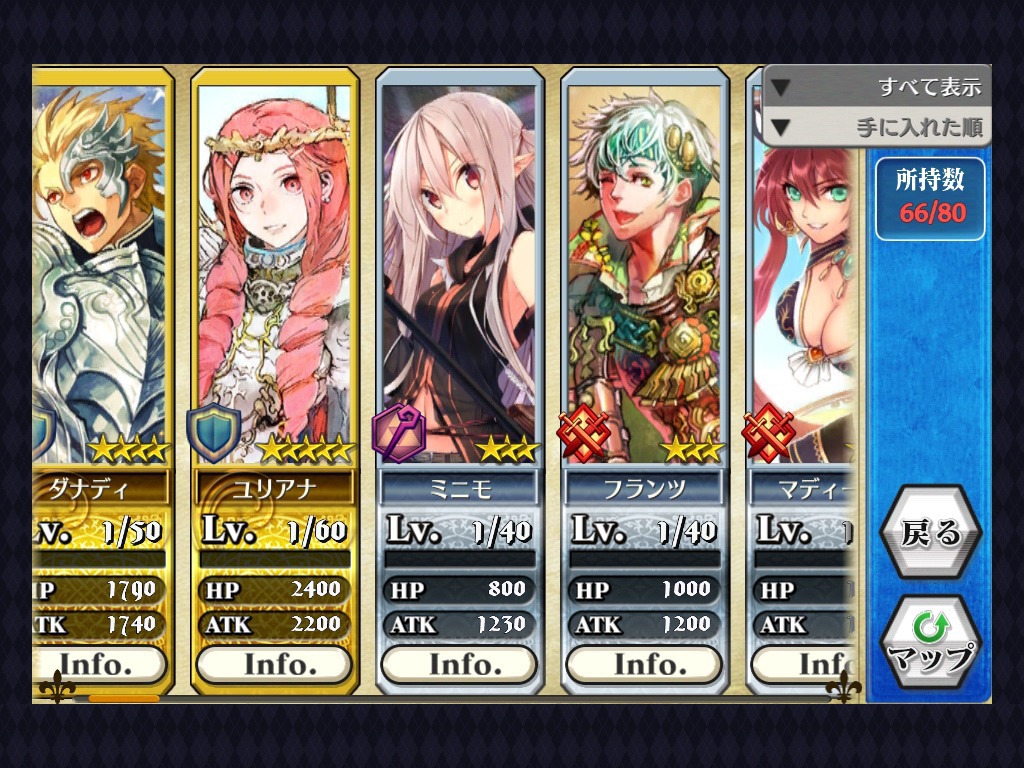This screenshot has width=1024, height=768.
Task: Show Info for フランツ
Action: click(644, 664)
